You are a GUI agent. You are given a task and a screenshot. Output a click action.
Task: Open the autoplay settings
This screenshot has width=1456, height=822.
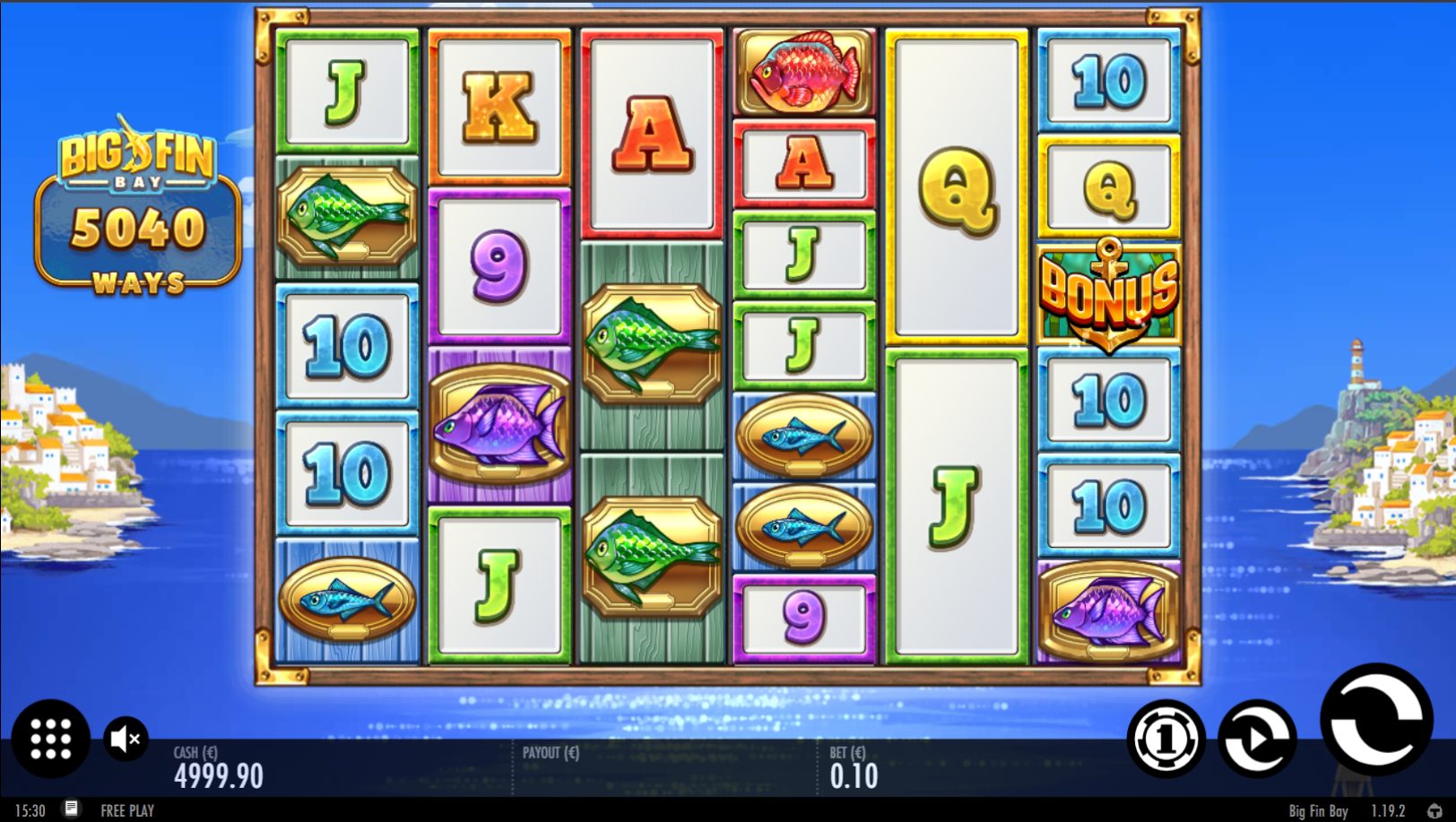1257,738
